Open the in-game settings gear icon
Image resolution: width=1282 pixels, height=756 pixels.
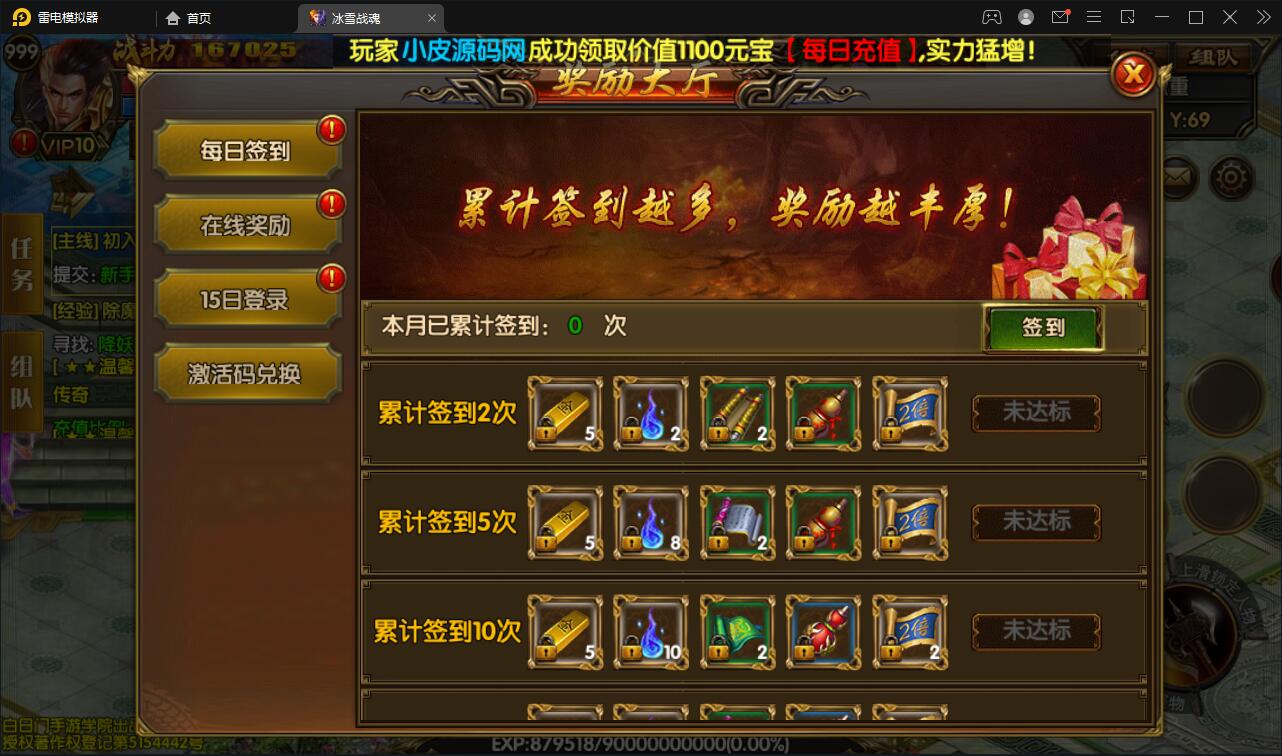pyautogui.click(x=1231, y=177)
